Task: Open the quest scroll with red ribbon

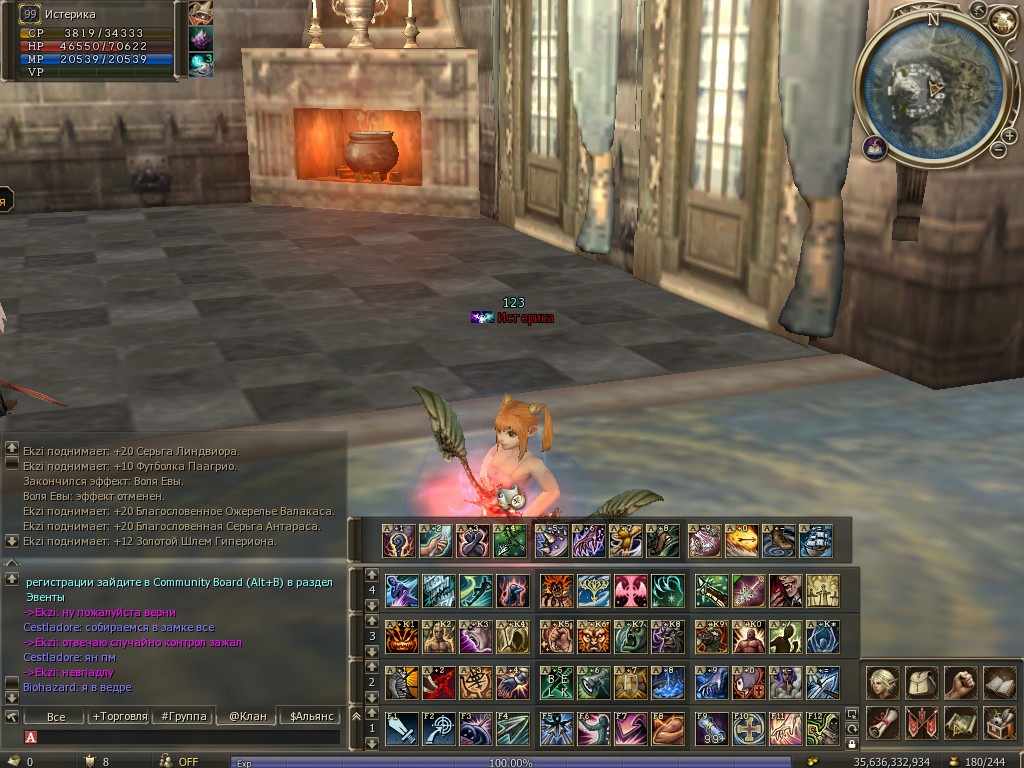Action: (x=882, y=722)
